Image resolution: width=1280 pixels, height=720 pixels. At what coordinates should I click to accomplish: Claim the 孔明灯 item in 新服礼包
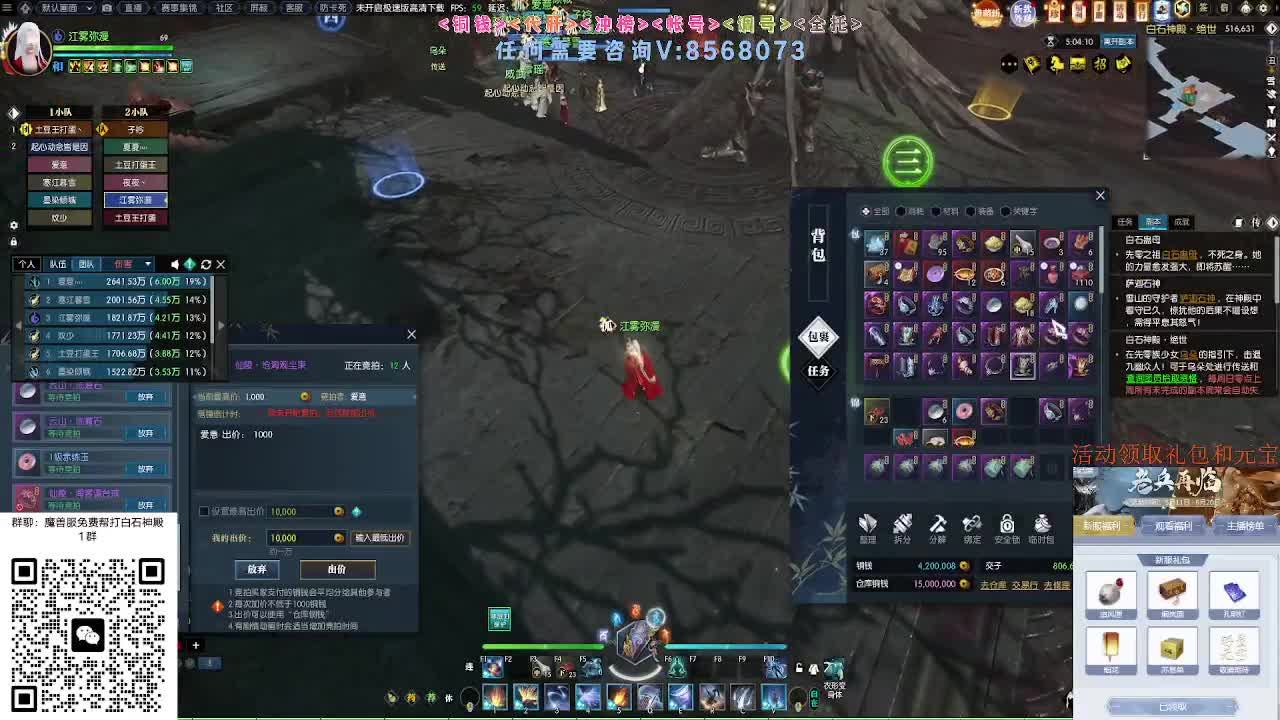pyautogui.click(x=1234, y=592)
